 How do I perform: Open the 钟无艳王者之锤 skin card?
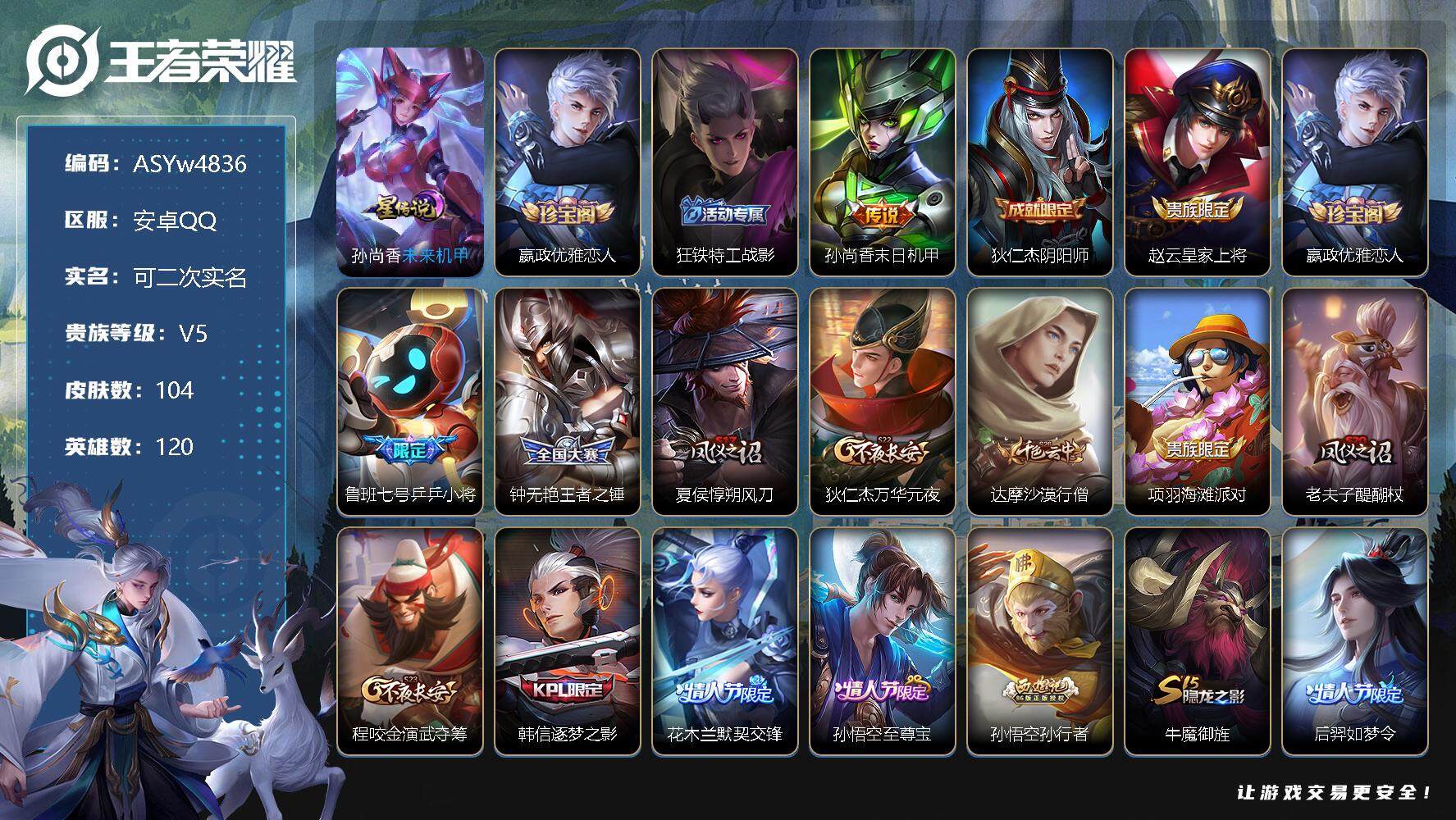tap(568, 401)
